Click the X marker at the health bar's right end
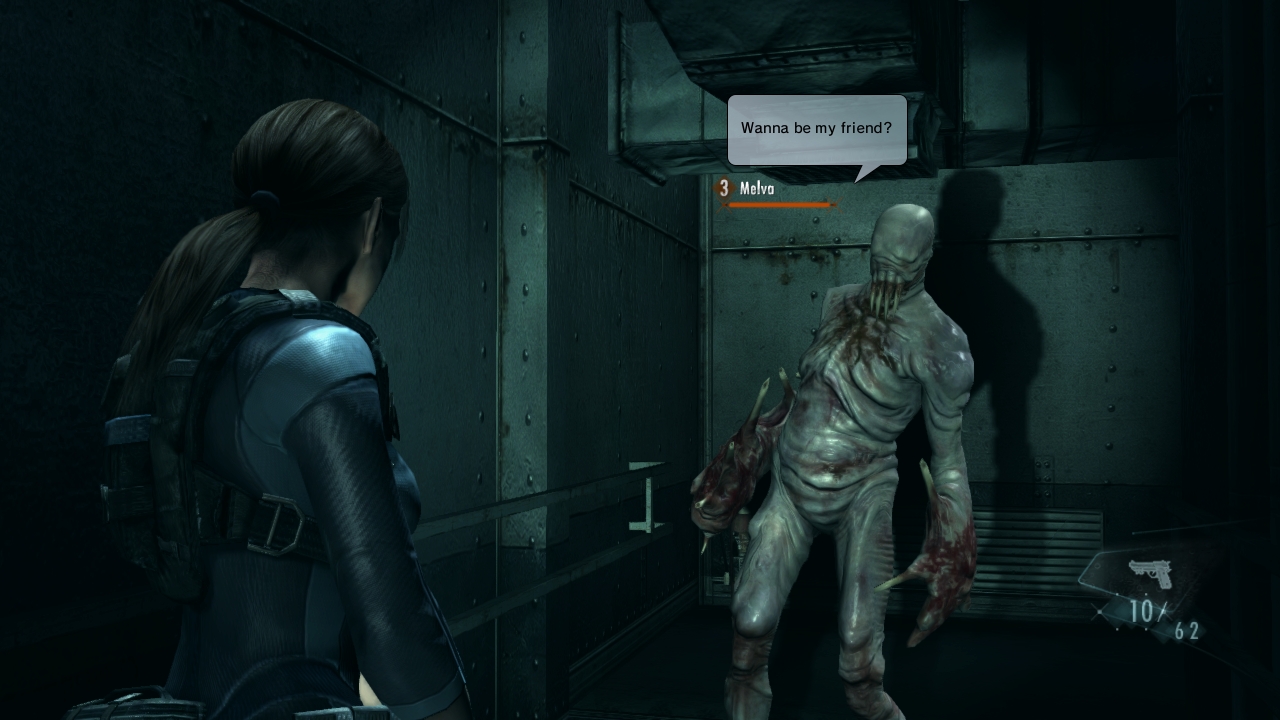Viewport: 1280px width, 720px height. pos(835,205)
